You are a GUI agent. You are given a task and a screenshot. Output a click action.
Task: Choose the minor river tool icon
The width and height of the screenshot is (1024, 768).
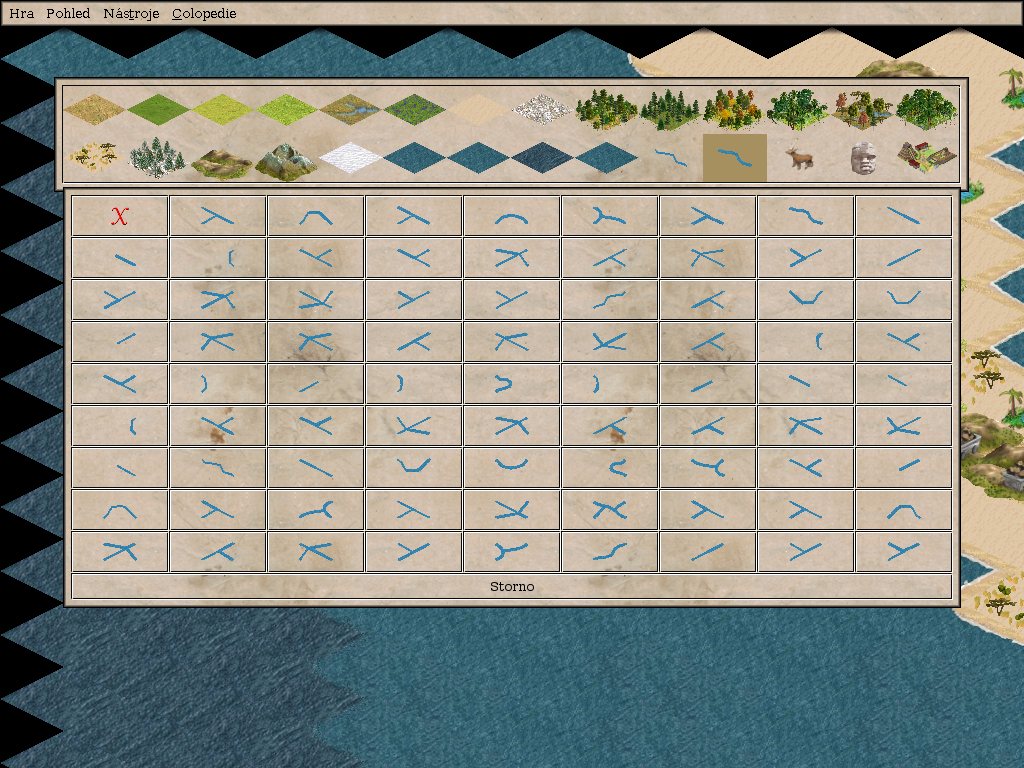tap(671, 157)
